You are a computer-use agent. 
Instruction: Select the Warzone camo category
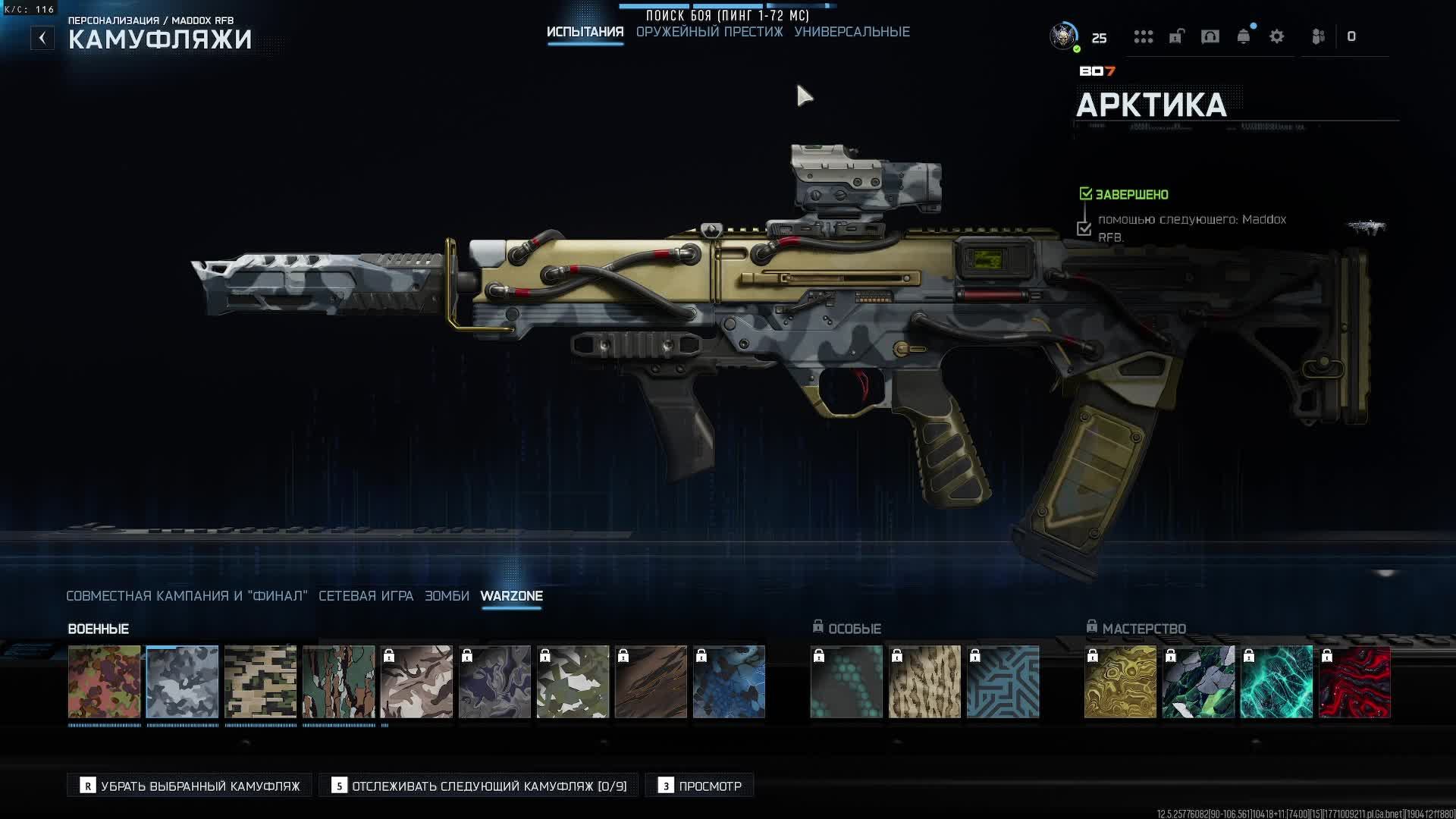pyautogui.click(x=511, y=596)
